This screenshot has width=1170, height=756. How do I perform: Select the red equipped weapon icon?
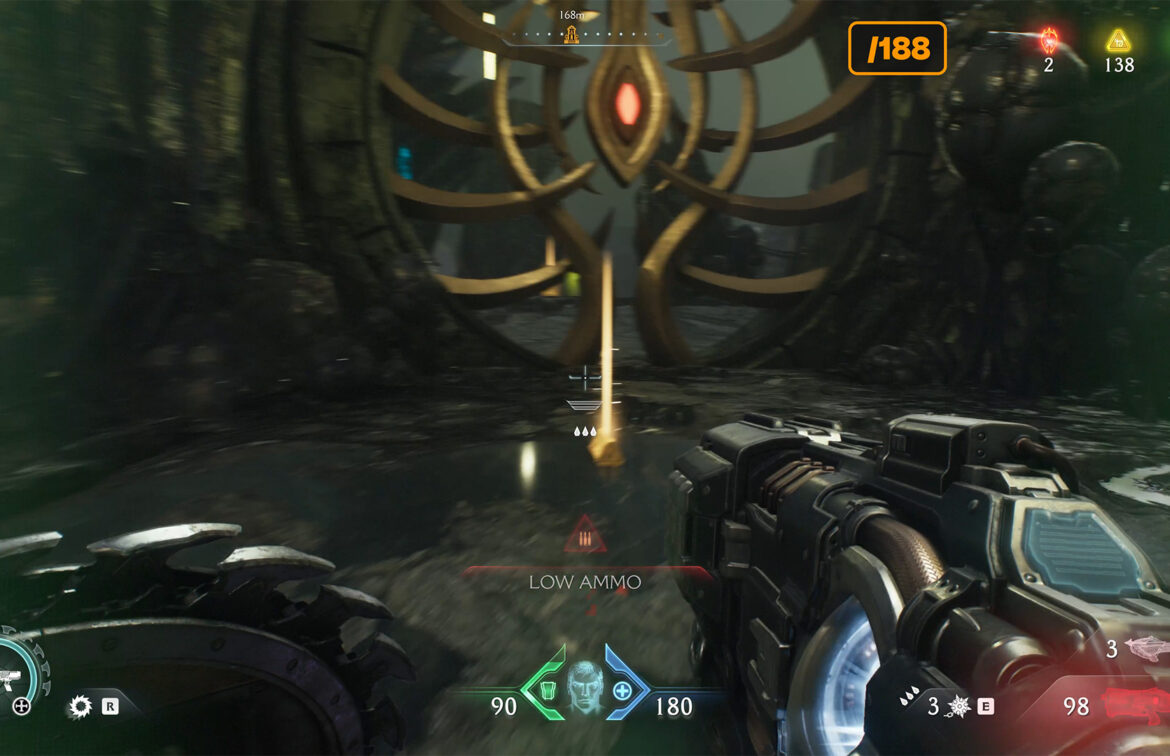[x=1135, y=705]
